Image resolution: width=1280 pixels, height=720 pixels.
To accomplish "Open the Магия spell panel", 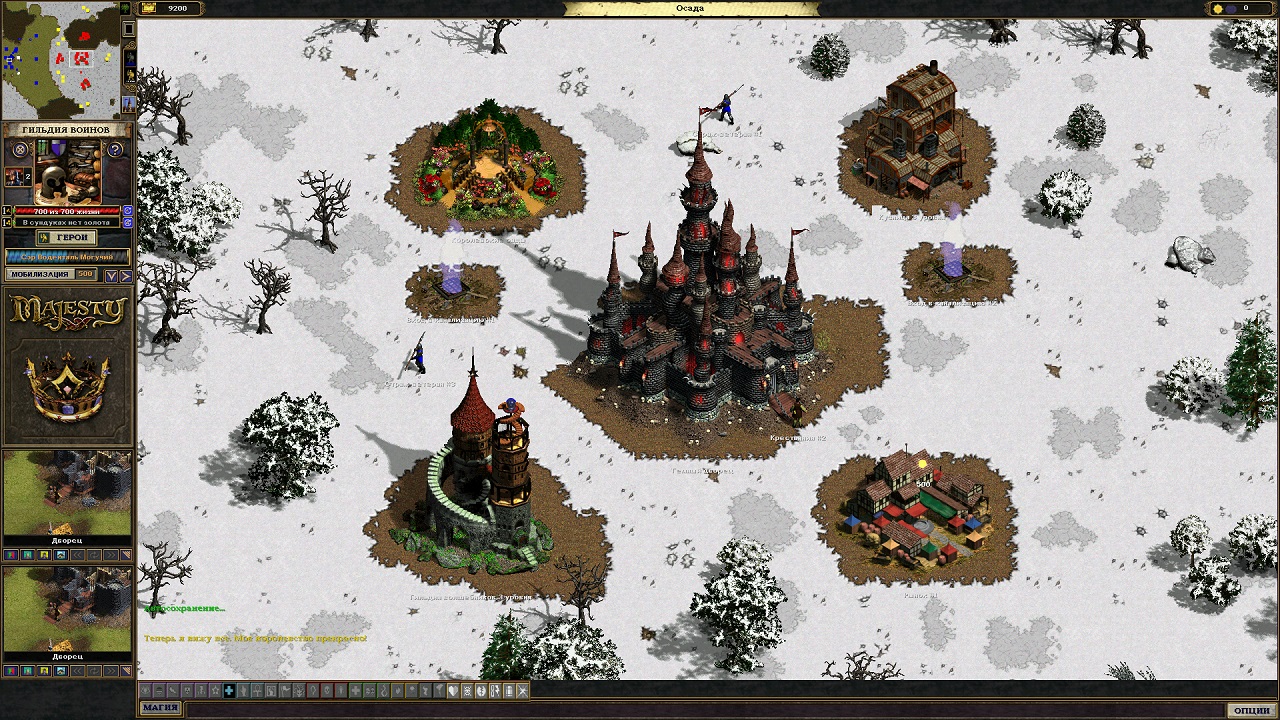I will [160, 709].
